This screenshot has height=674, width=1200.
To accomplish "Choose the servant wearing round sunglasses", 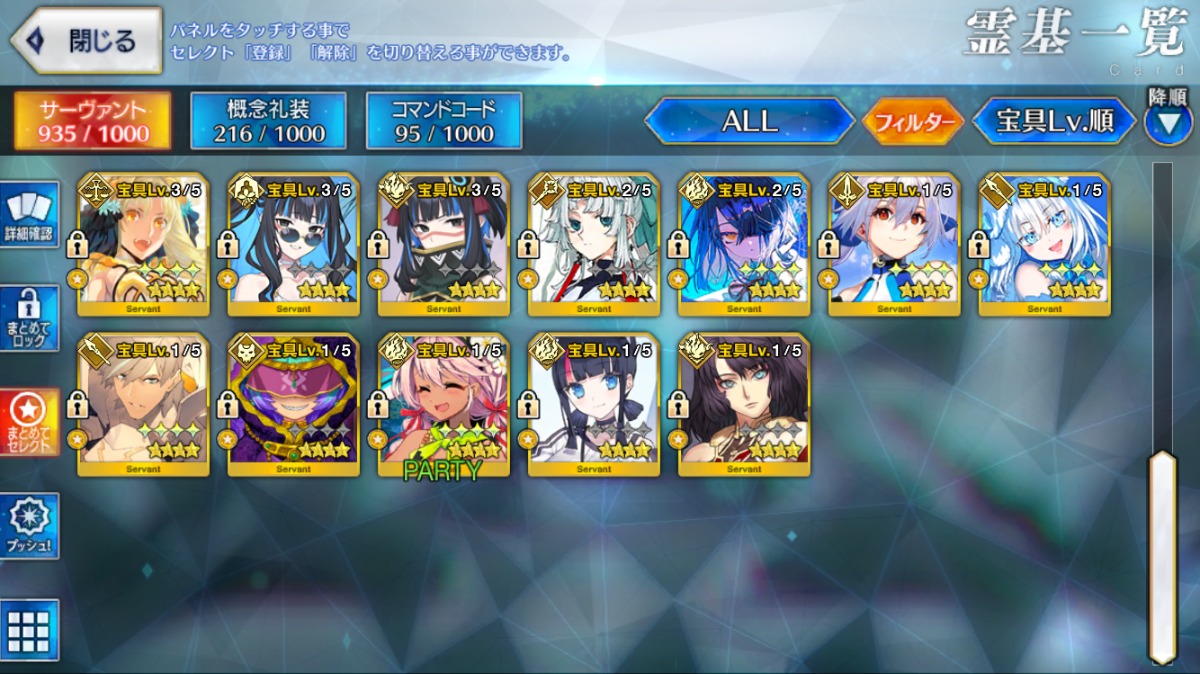I will pos(293,244).
